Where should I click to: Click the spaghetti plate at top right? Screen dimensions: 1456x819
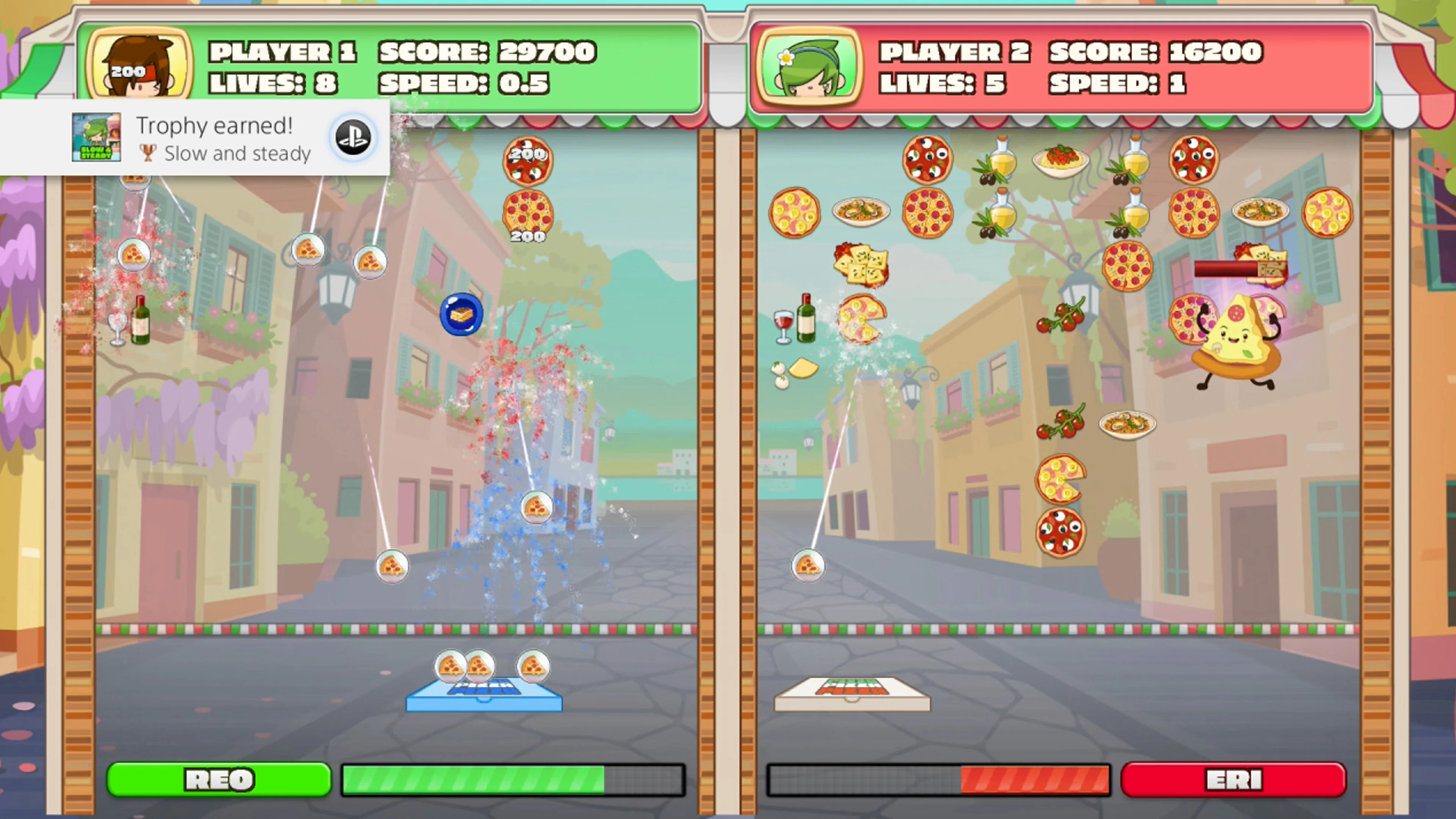tap(1061, 161)
